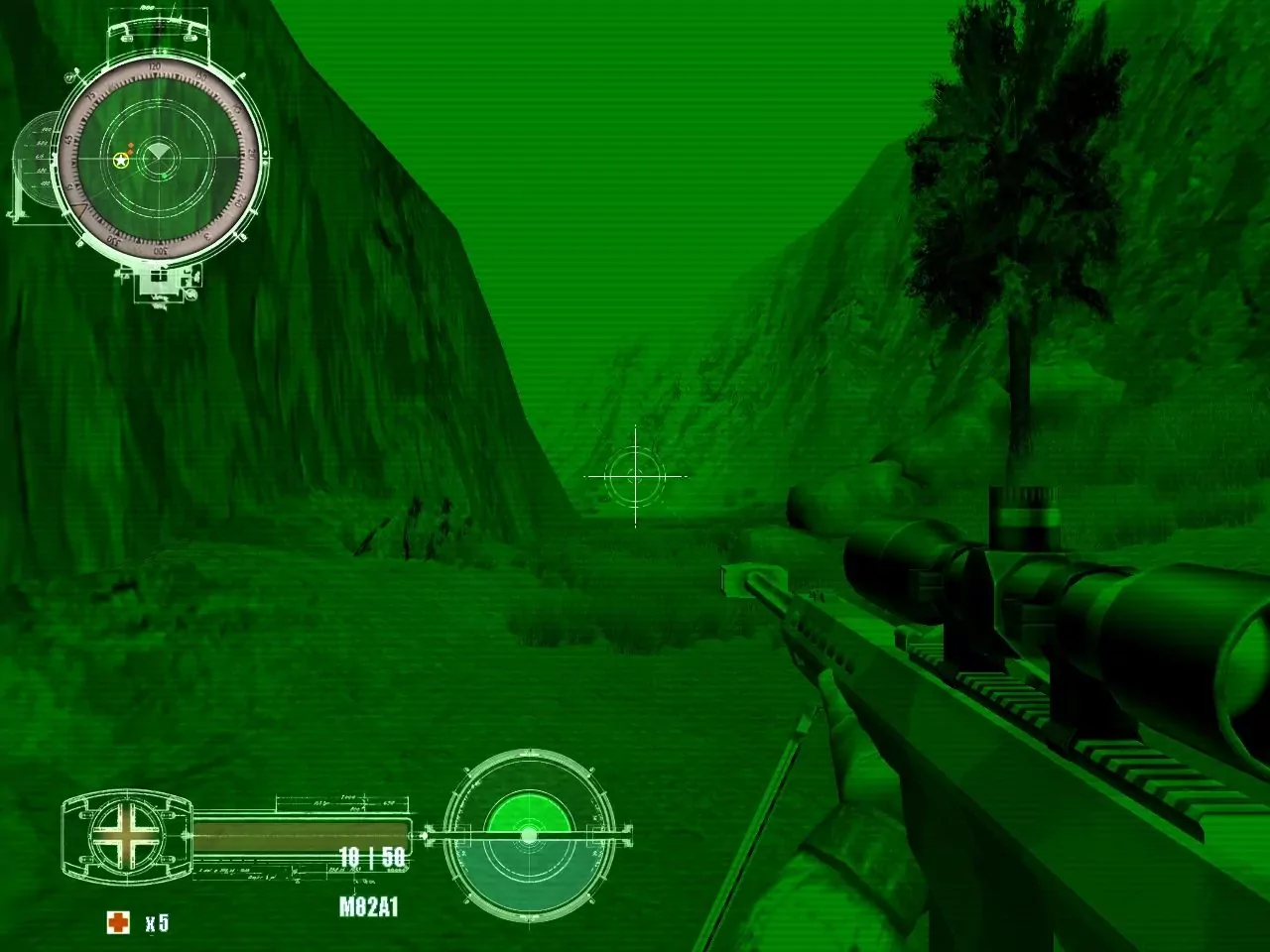The width and height of the screenshot is (1270, 952).
Task: Click the green player cone at radar center
Action: 161,152
